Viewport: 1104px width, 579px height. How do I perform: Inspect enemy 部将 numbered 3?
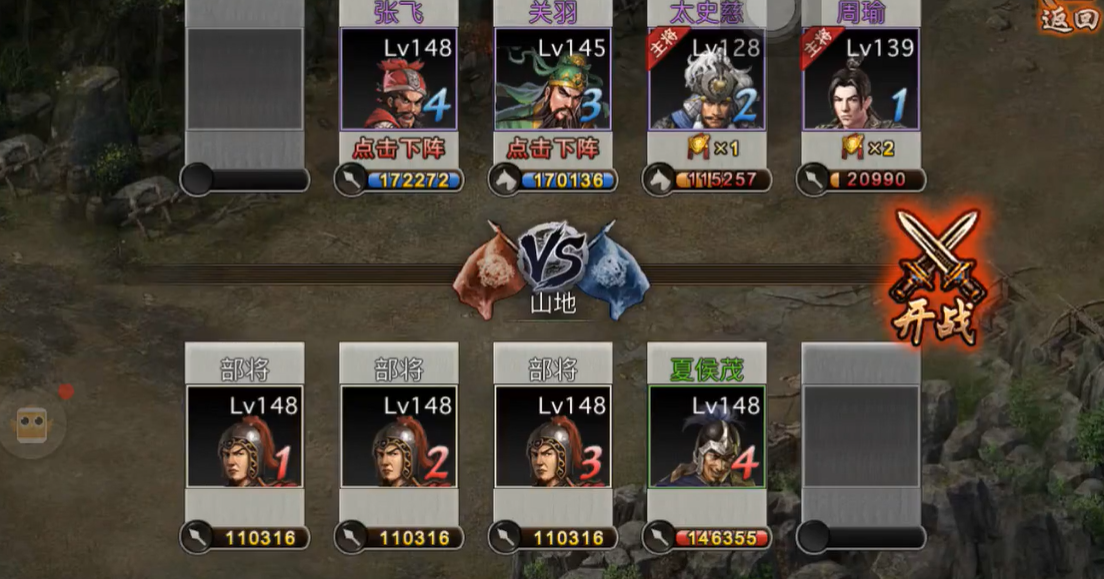pyautogui.click(x=553, y=437)
